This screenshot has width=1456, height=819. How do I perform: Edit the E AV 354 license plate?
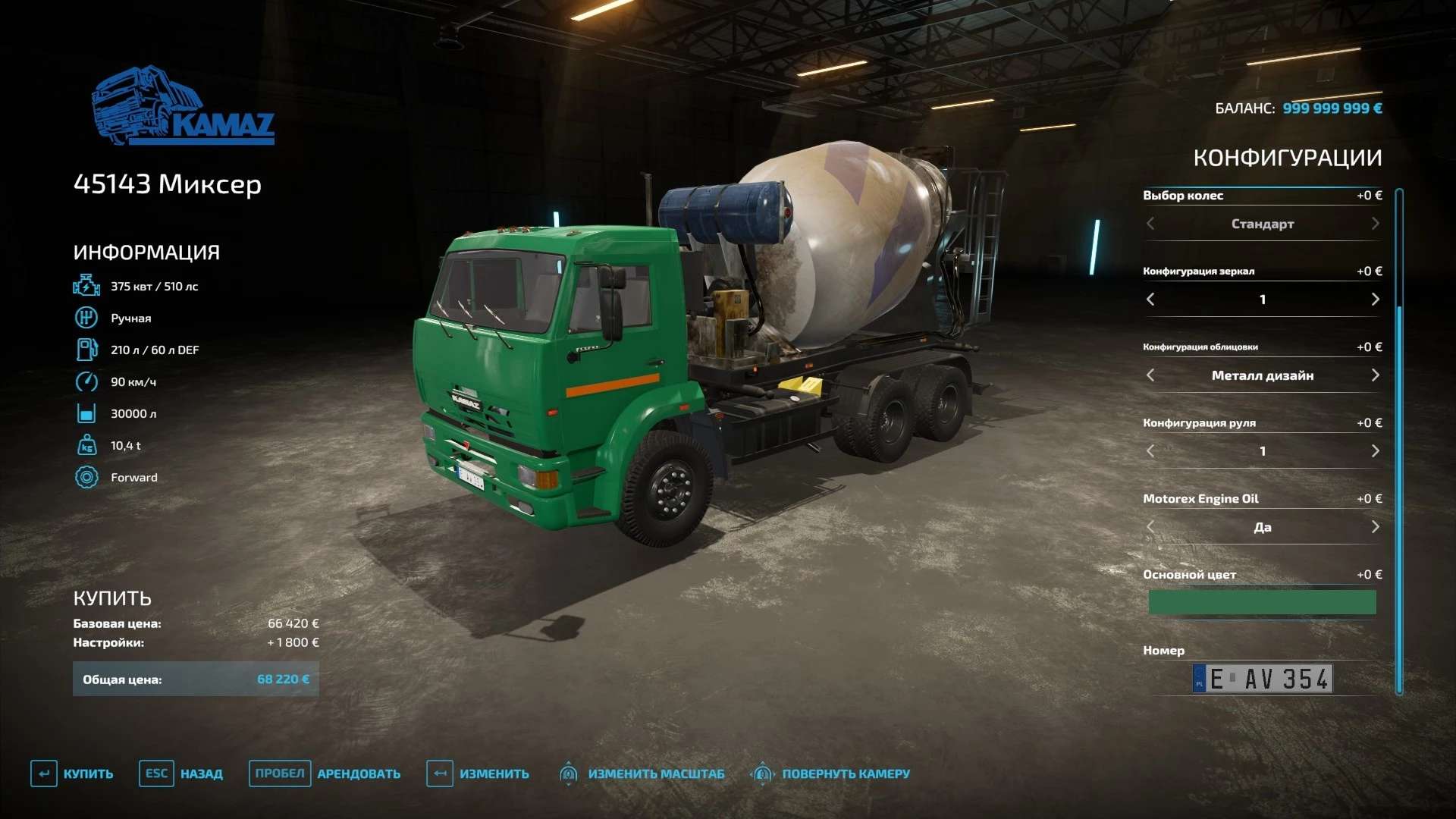click(1262, 679)
